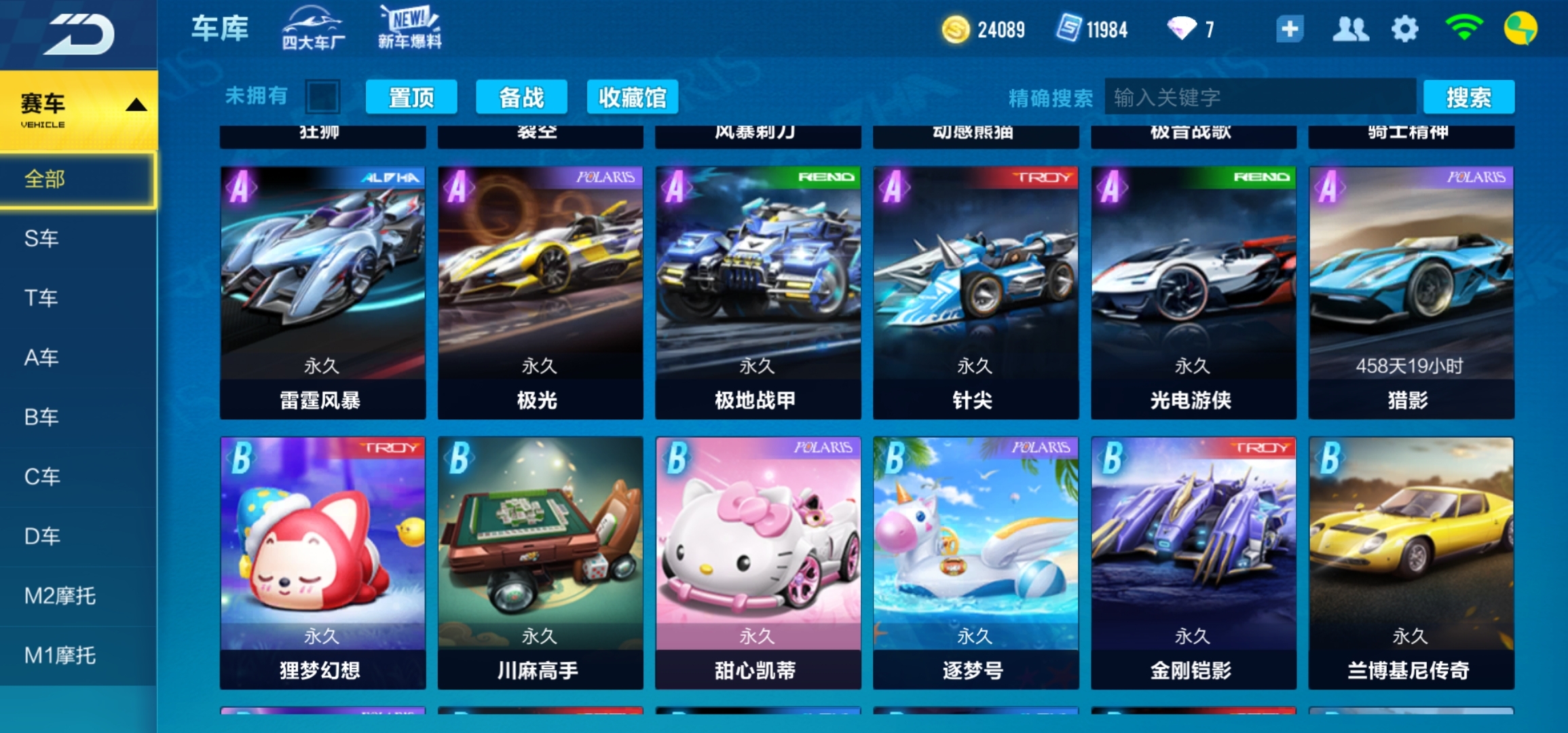Show the M2摩托 motorcycle list
1568x733 pixels.
tap(60, 595)
